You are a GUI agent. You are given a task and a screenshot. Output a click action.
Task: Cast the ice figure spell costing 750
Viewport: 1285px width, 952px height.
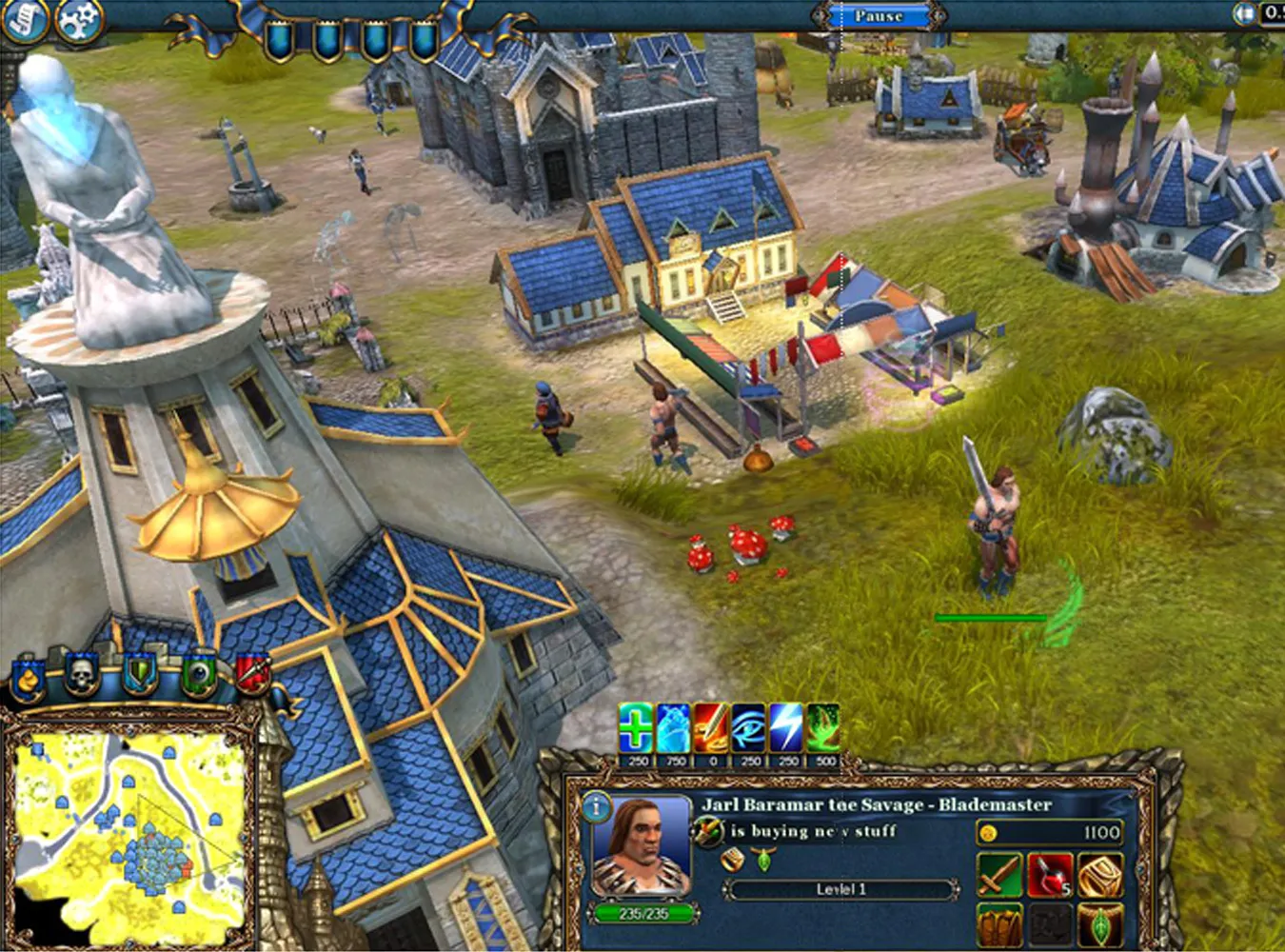point(674,729)
